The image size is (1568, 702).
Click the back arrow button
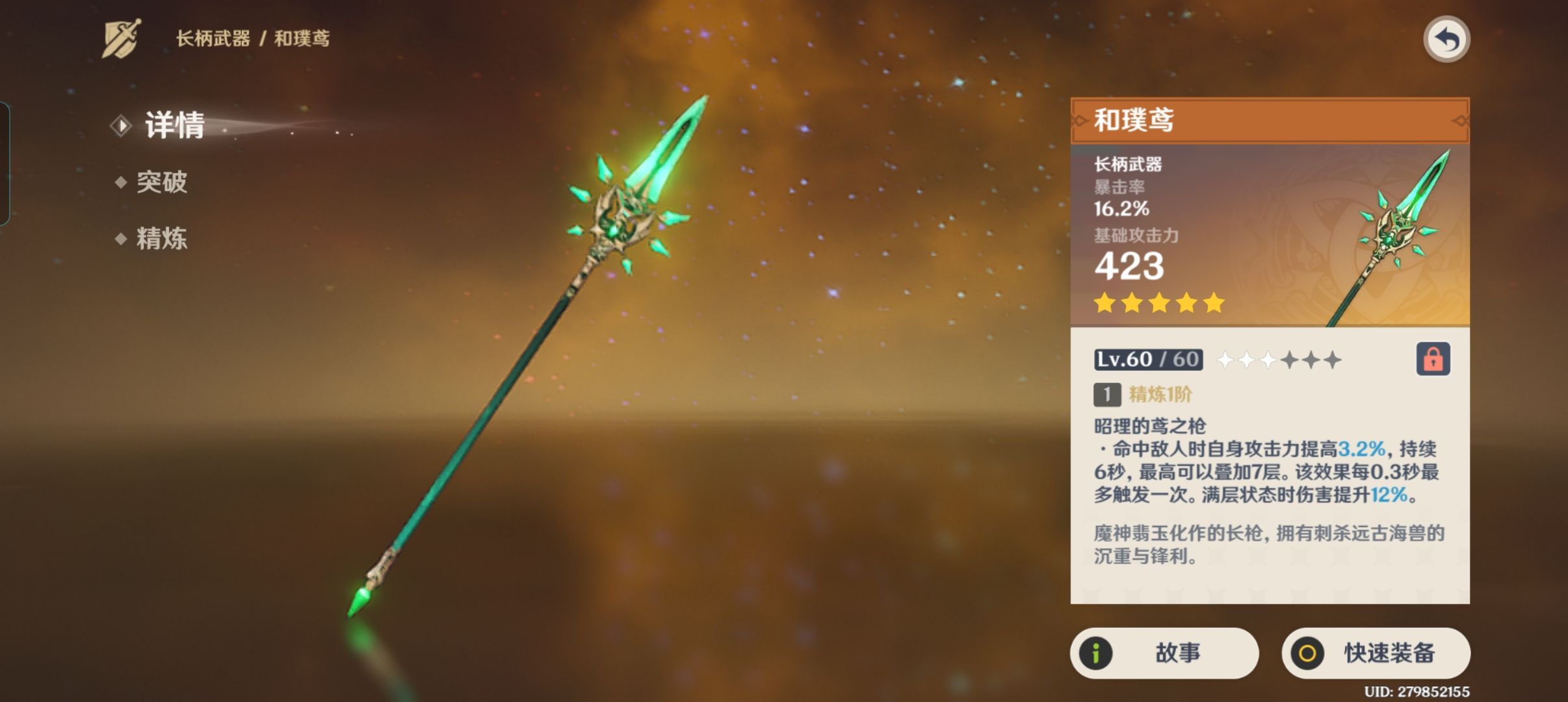point(1446,40)
